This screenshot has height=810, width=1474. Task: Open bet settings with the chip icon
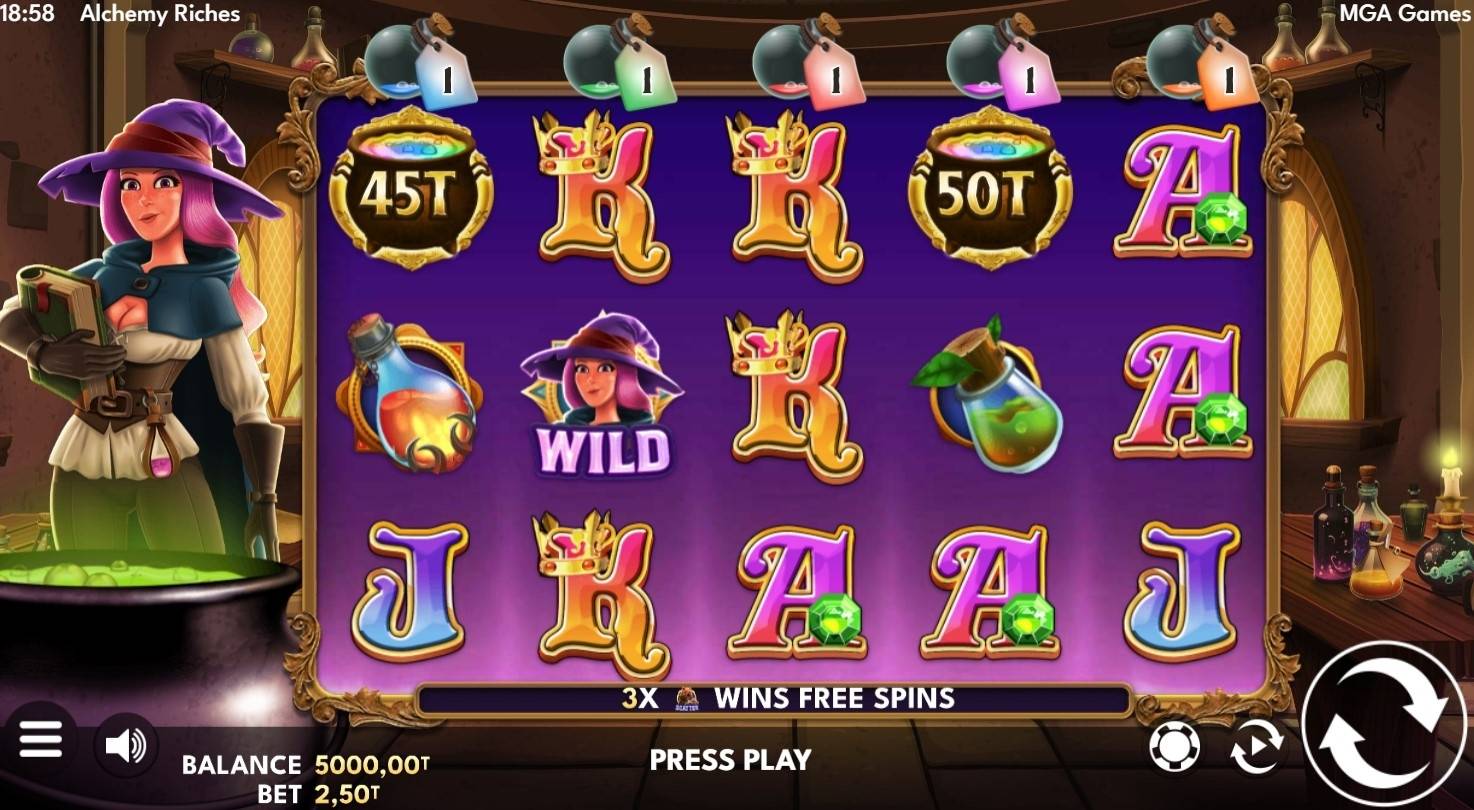[1174, 746]
